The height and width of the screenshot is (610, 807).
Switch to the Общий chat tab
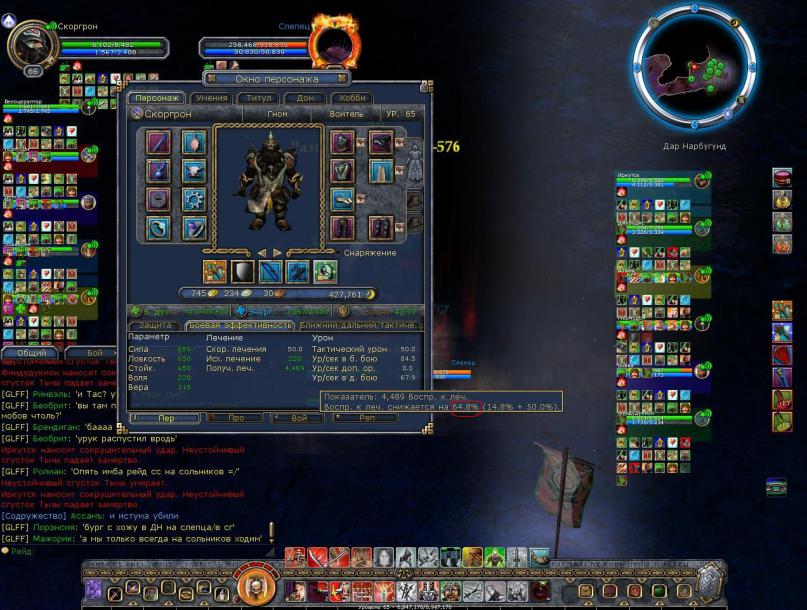32,353
